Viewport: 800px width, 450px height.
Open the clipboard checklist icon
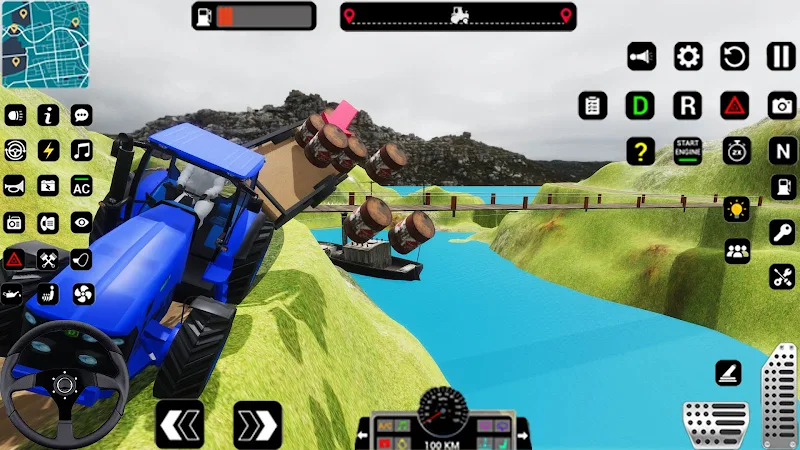(x=593, y=105)
